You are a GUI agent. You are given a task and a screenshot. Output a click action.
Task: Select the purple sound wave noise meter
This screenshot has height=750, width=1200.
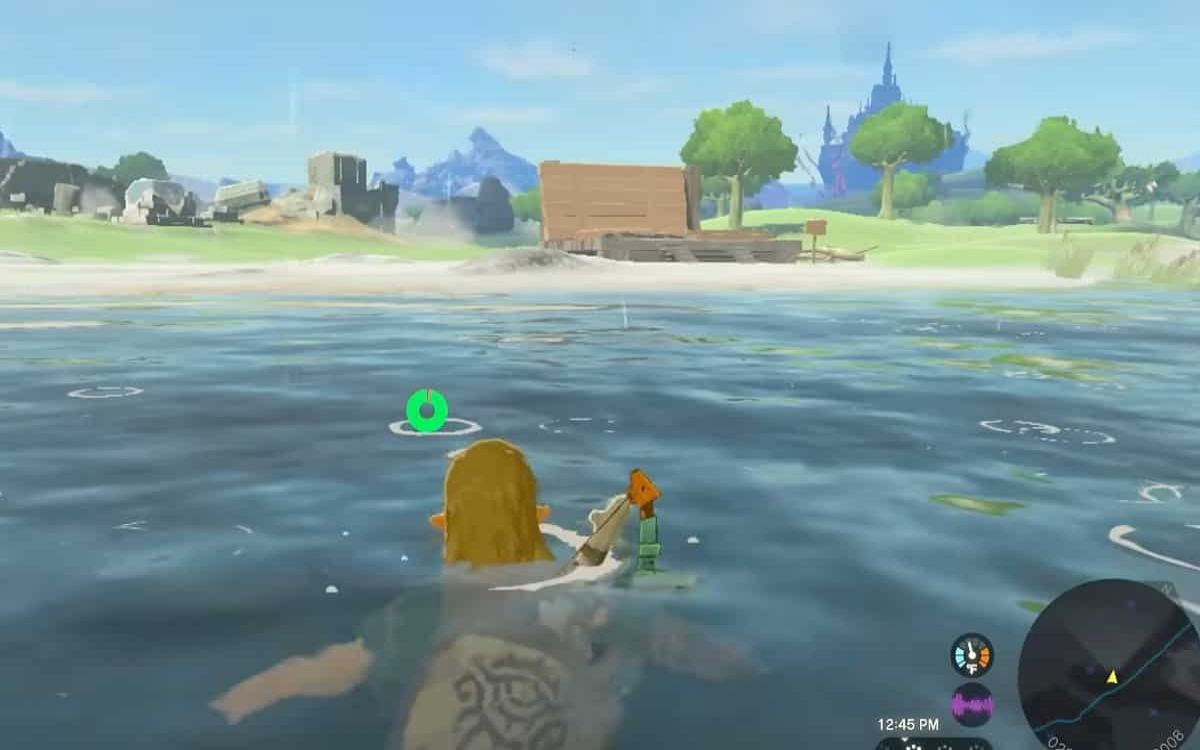pyautogui.click(x=971, y=705)
